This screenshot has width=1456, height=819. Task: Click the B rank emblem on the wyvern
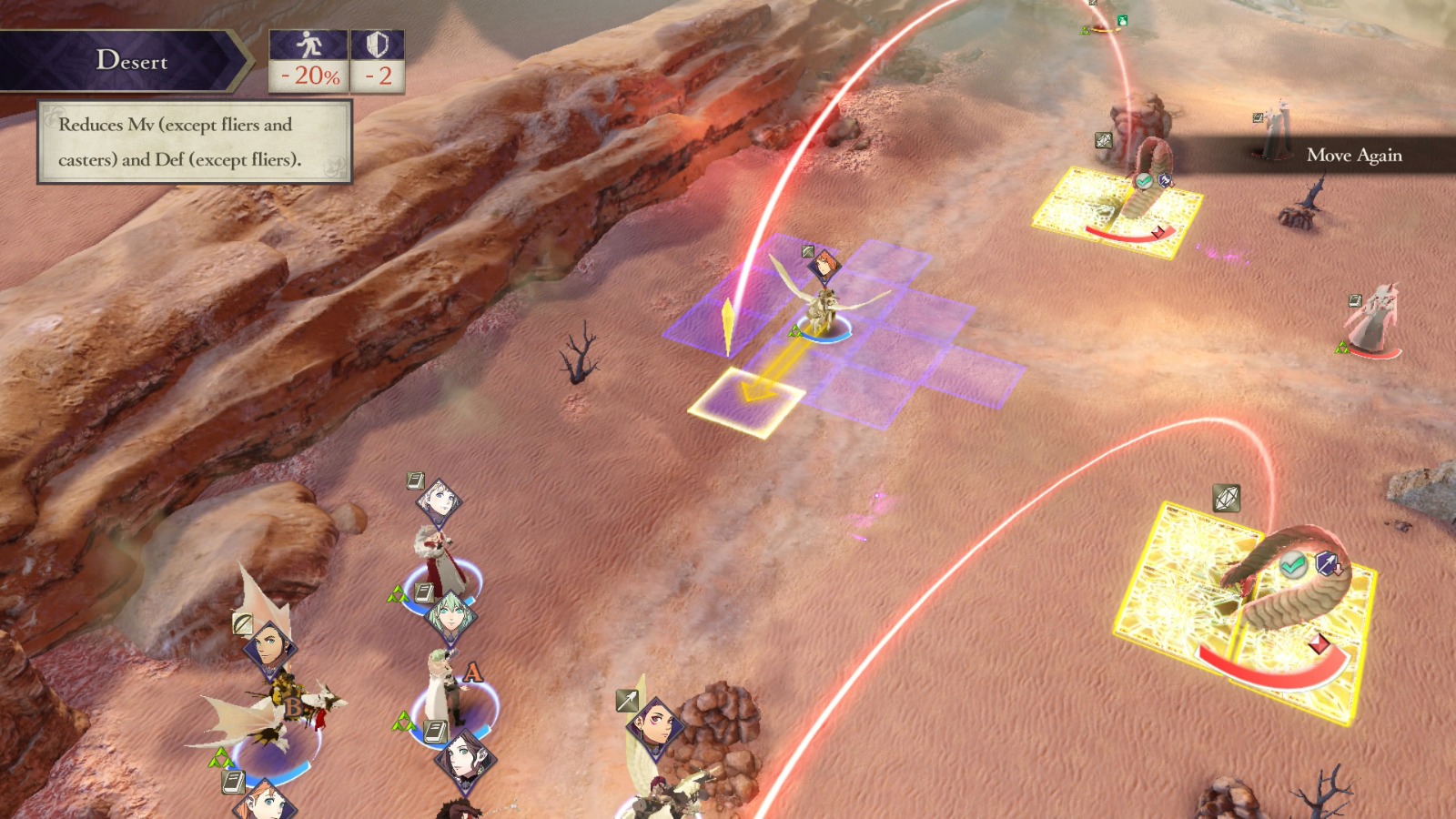[x=293, y=704]
